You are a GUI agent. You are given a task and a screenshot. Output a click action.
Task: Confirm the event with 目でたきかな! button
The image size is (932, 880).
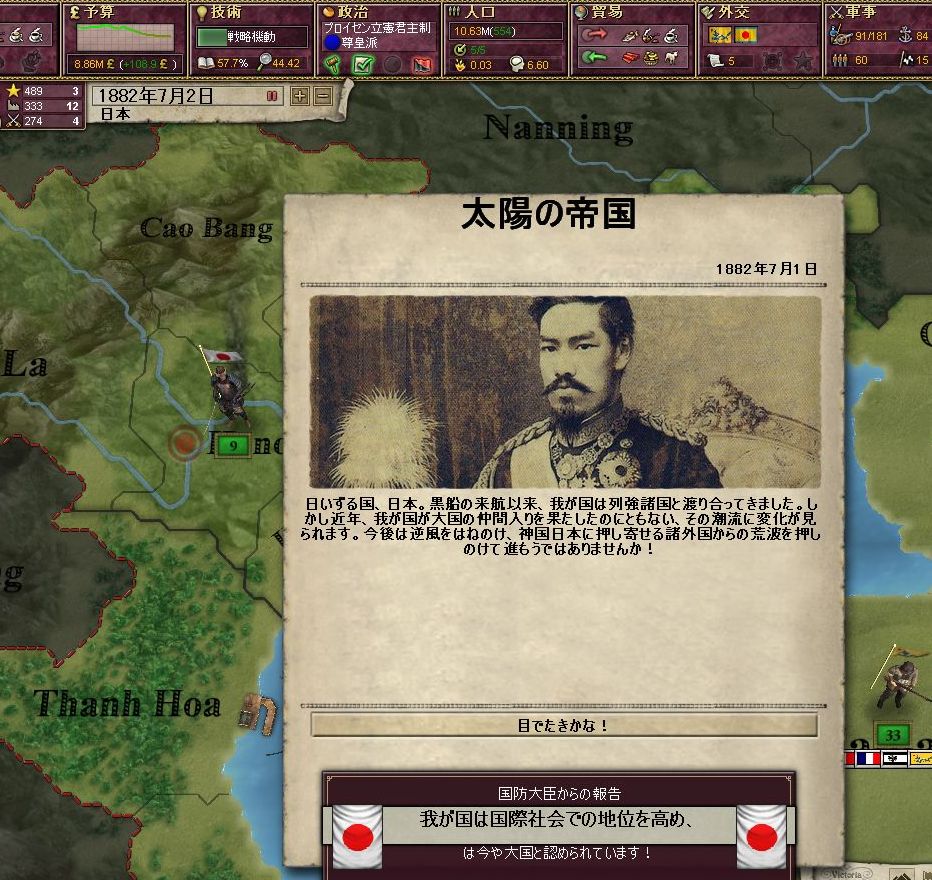pyautogui.click(x=564, y=726)
